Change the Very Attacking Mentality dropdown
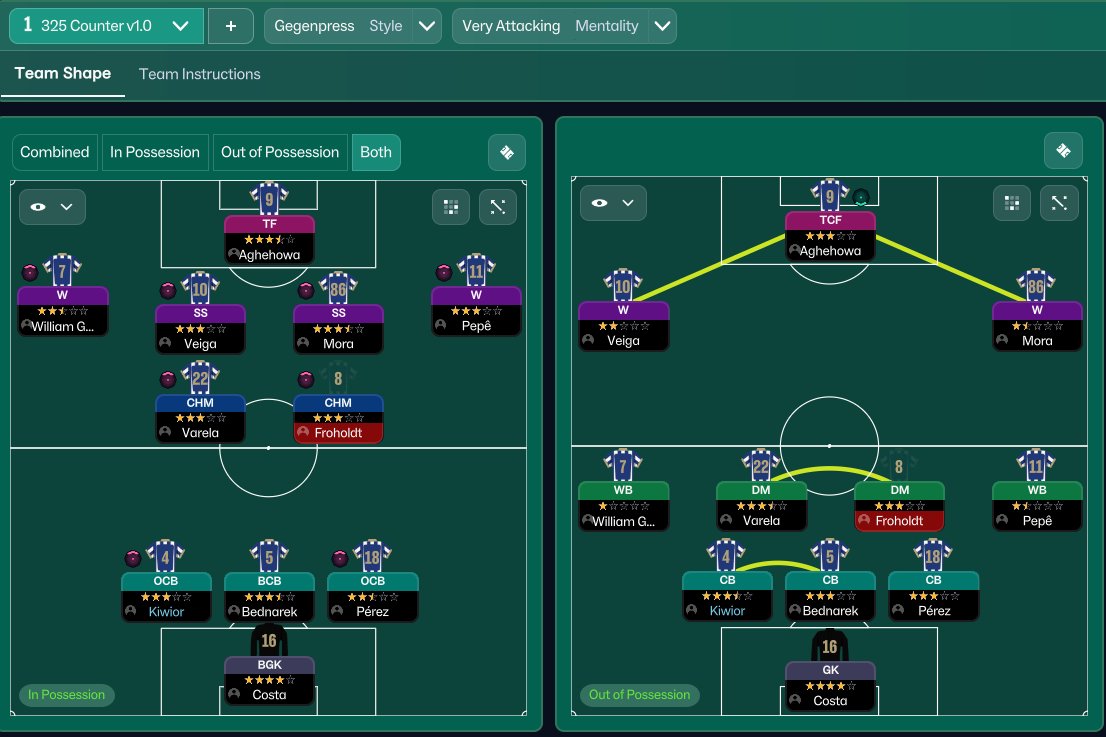The image size is (1106, 737). pos(564,26)
